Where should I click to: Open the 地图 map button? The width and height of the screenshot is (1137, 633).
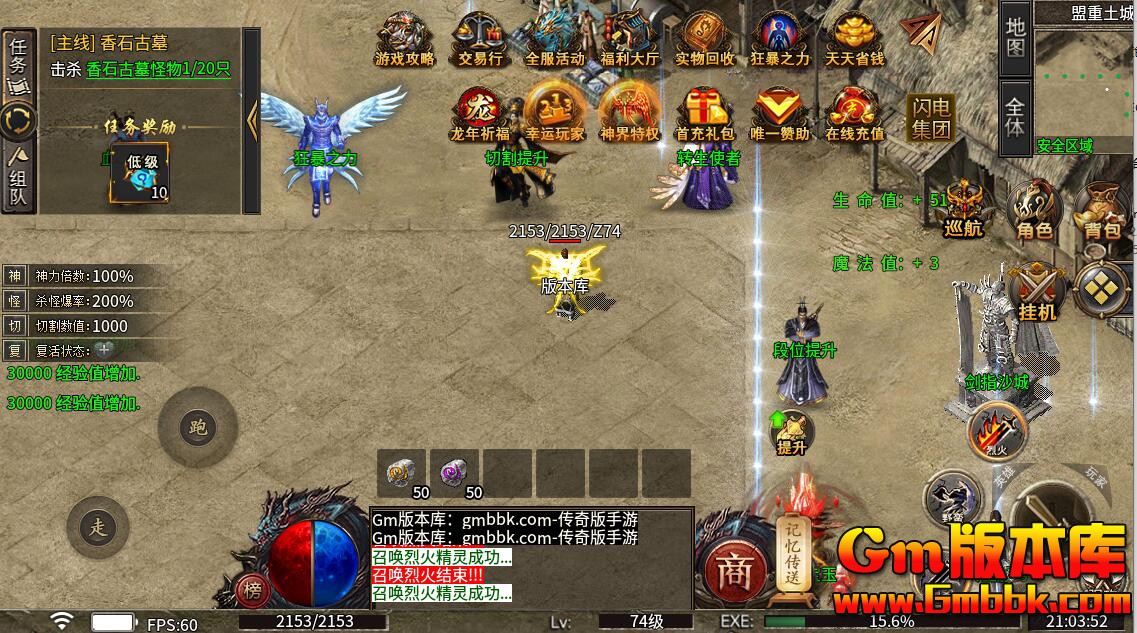point(1015,37)
